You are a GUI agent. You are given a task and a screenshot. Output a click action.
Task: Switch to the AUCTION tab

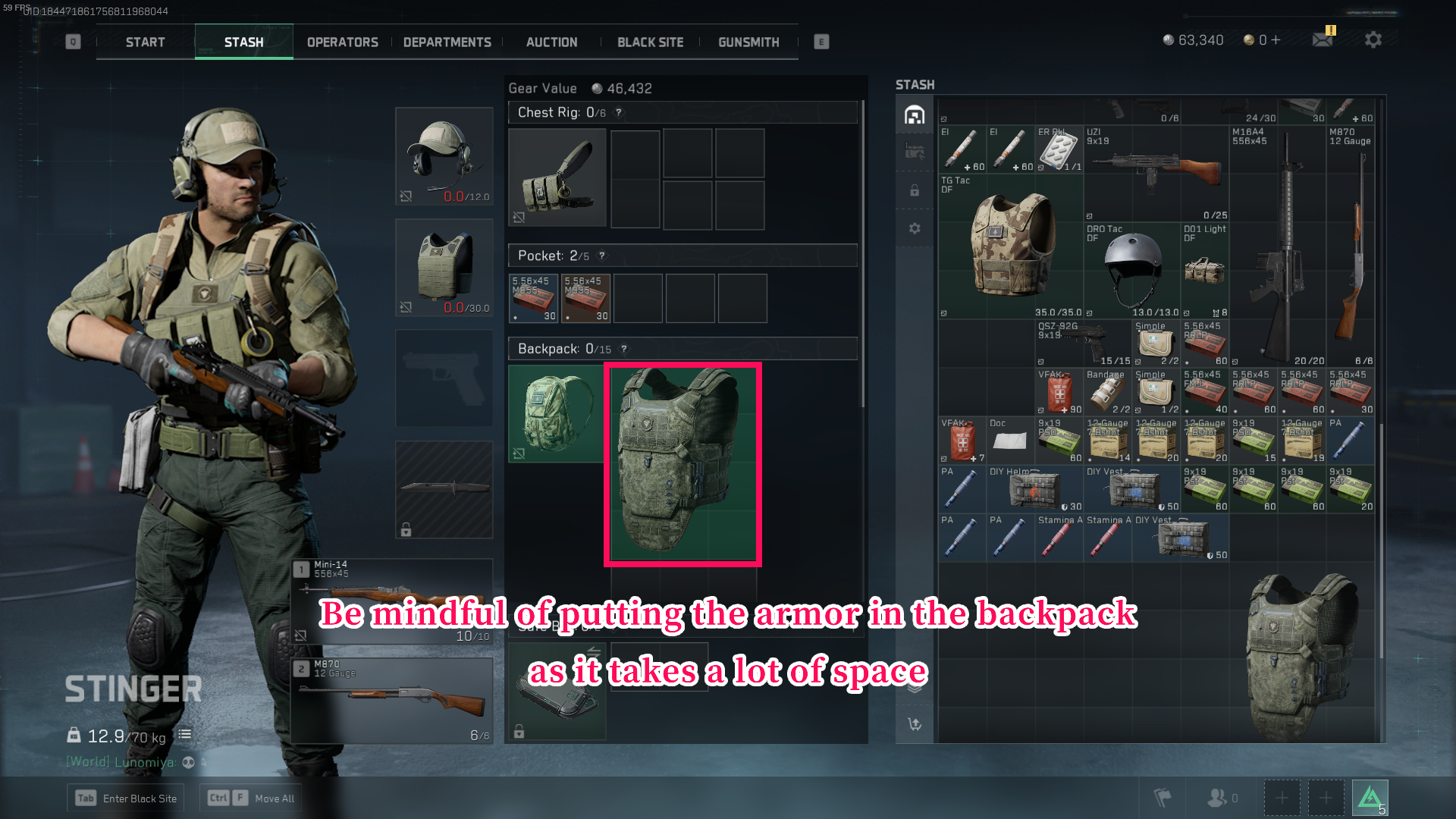pyautogui.click(x=551, y=42)
